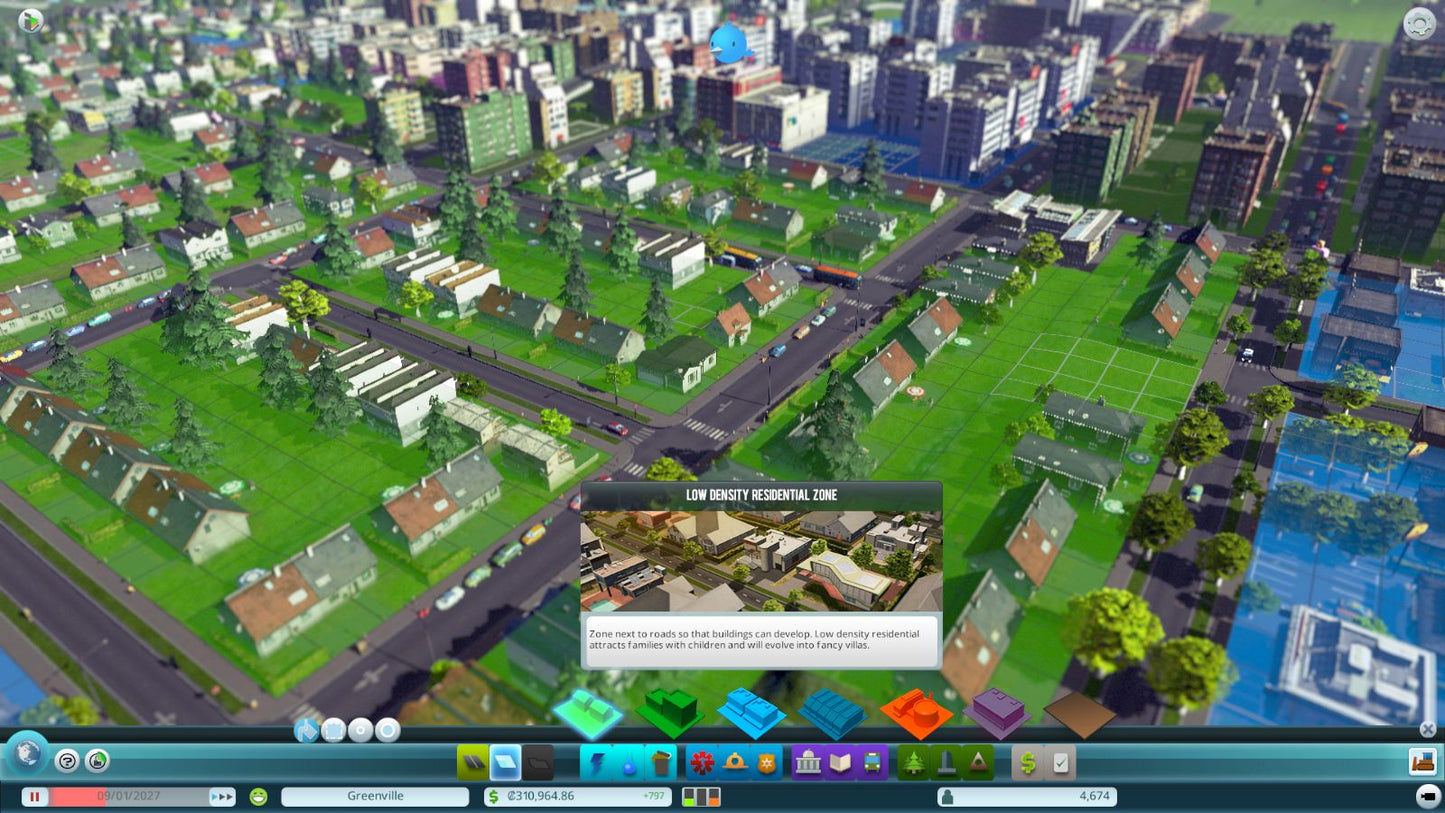Switch to the marquee zoning mode
Image resolution: width=1445 pixels, height=813 pixels.
[x=333, y=731]
